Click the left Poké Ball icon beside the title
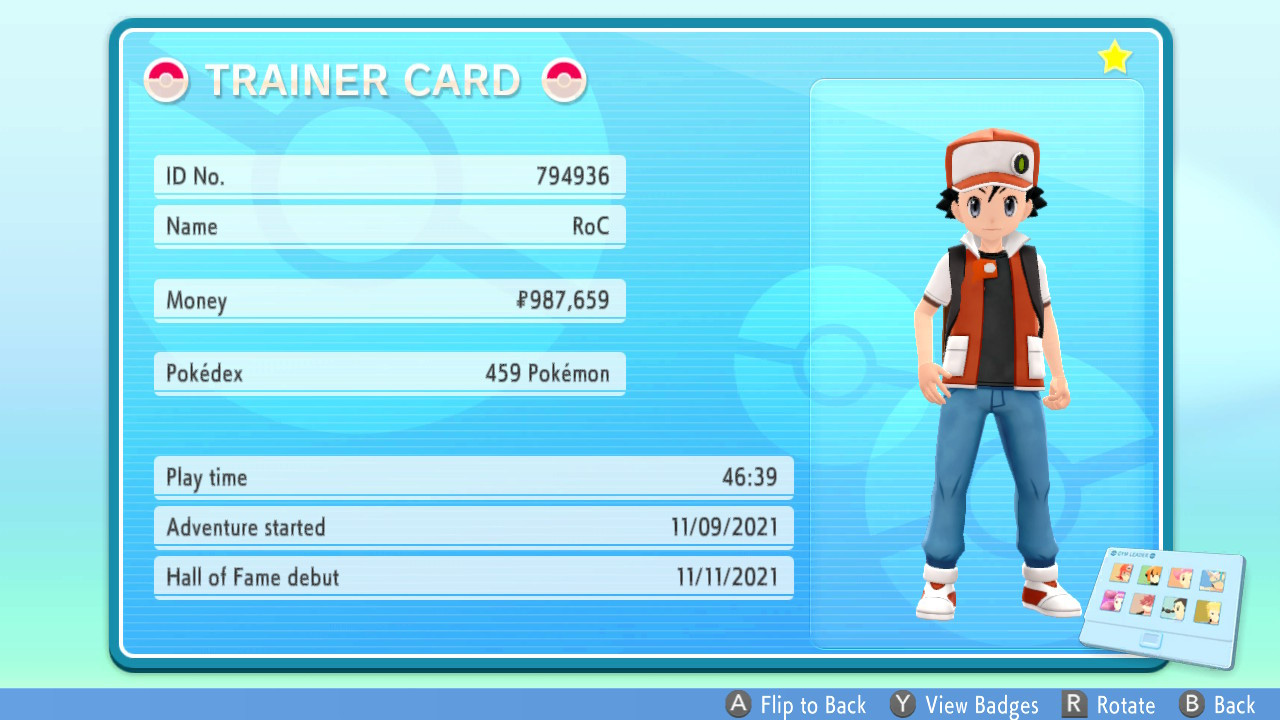The height and width of the screenshot is (720, 1280). [166, 80]
